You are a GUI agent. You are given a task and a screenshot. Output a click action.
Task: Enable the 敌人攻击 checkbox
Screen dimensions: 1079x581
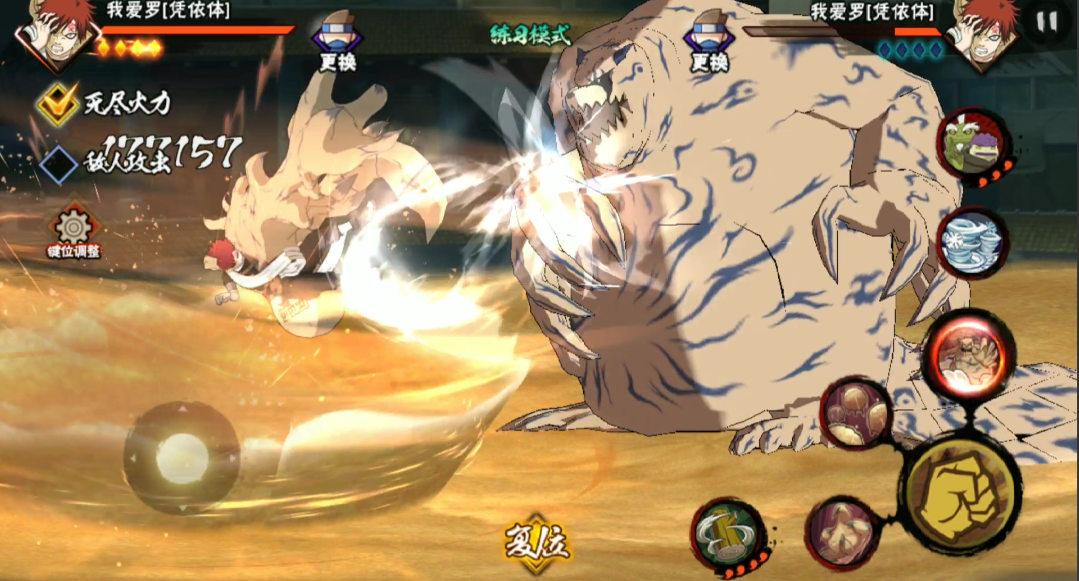point(59,164)
